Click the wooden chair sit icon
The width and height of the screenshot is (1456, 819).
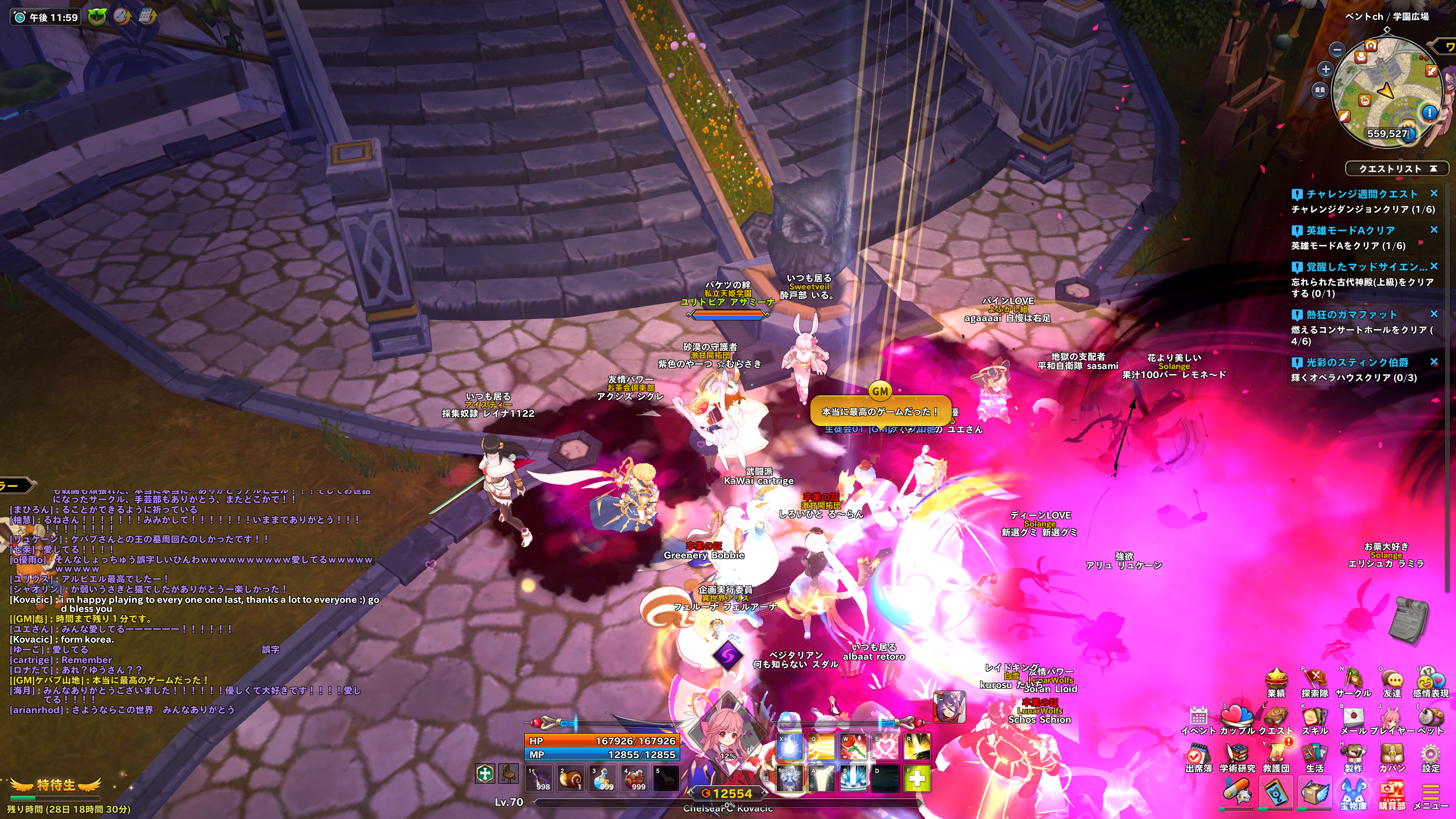(x=508, y=773)
